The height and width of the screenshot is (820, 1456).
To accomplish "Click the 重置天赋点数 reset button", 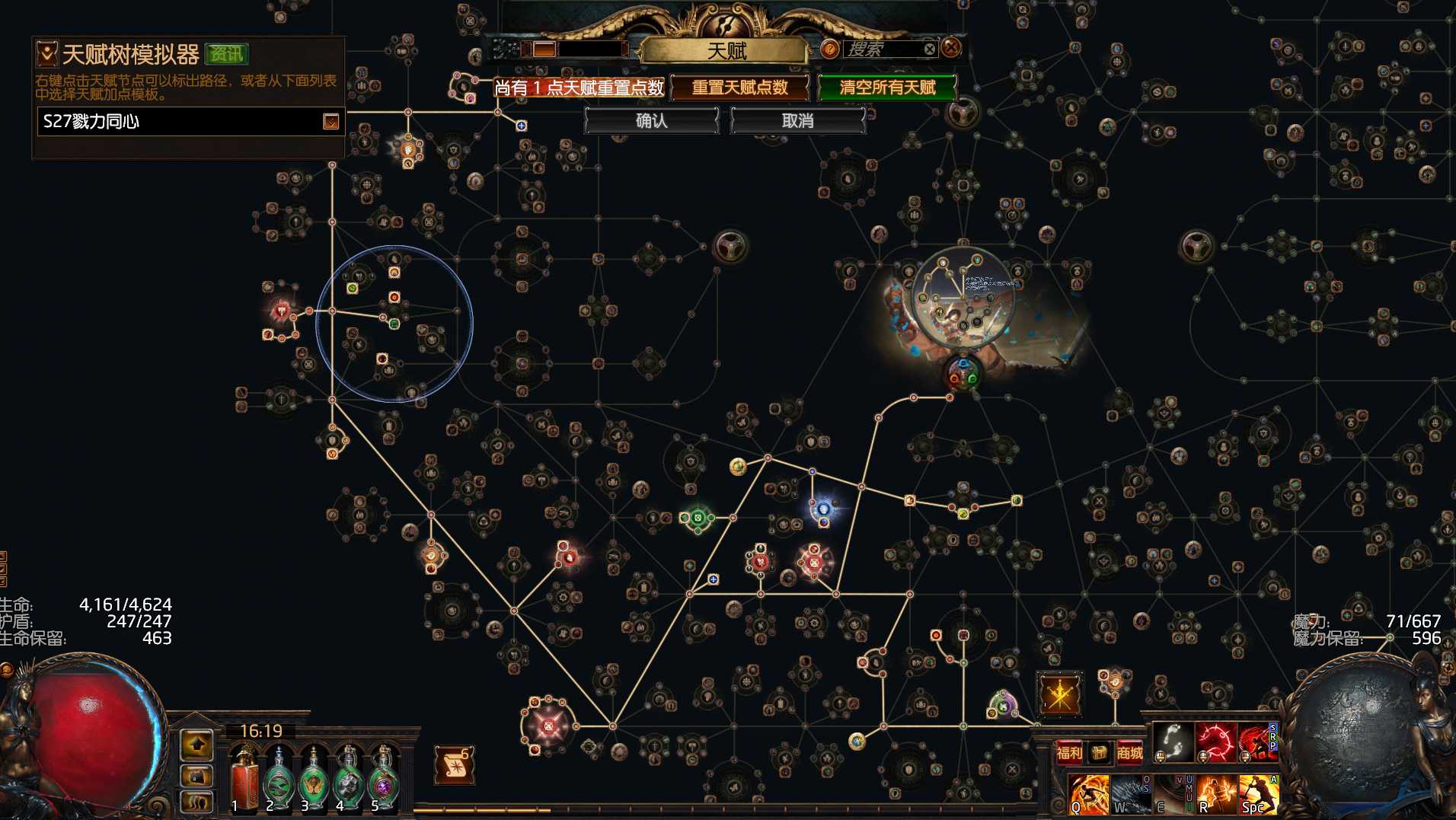I will point(739,88).
